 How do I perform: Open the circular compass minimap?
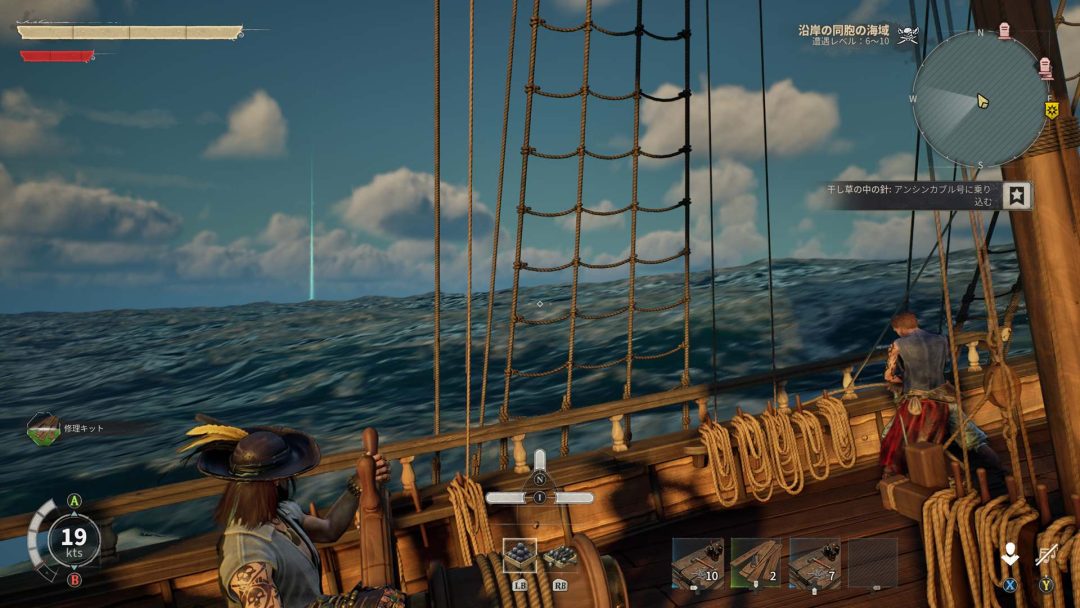point(979,98)
